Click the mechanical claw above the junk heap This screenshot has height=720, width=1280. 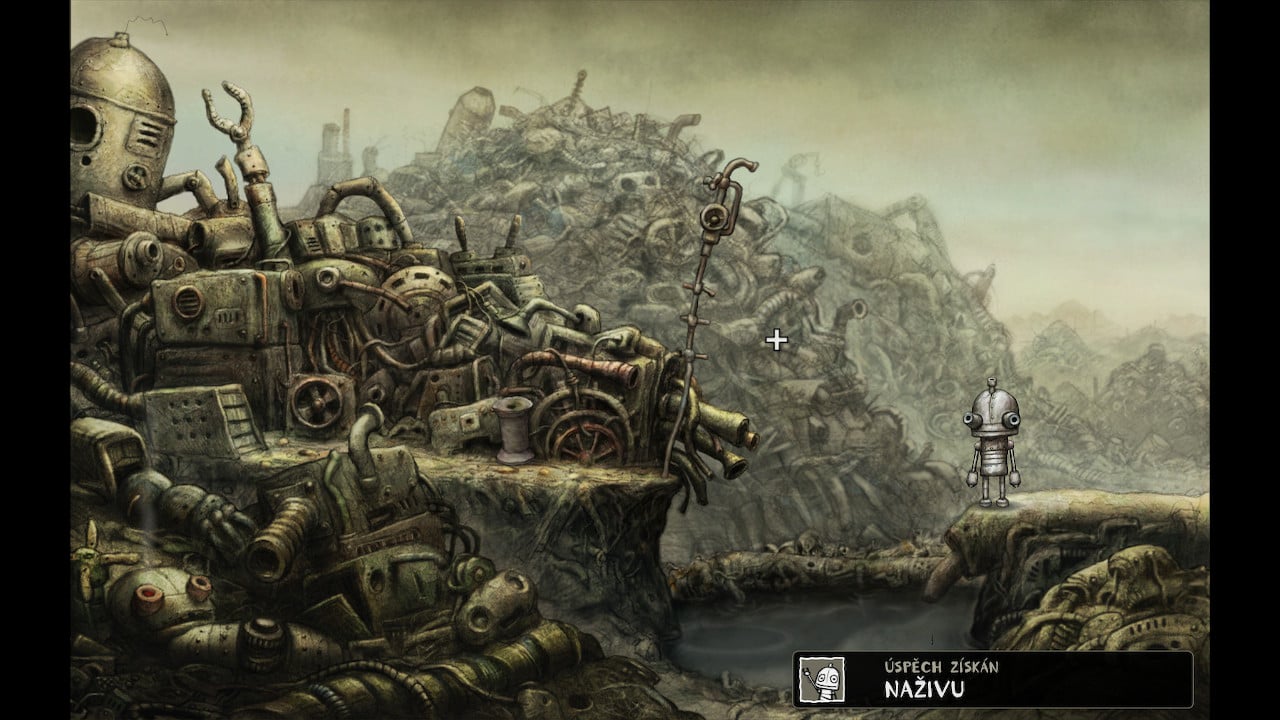[x=230, y=110]
